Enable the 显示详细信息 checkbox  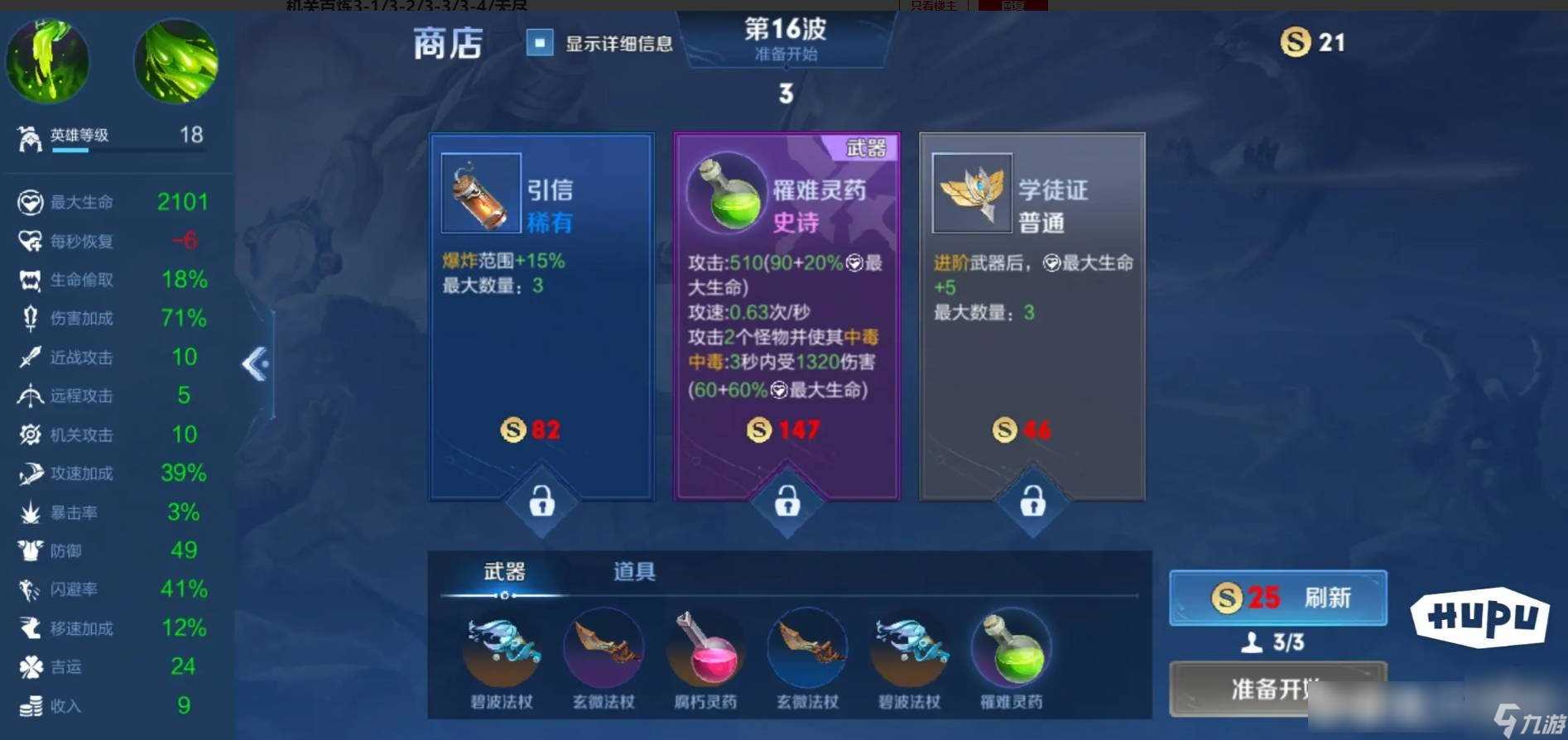pyautogui.click(x=541, y=42)
